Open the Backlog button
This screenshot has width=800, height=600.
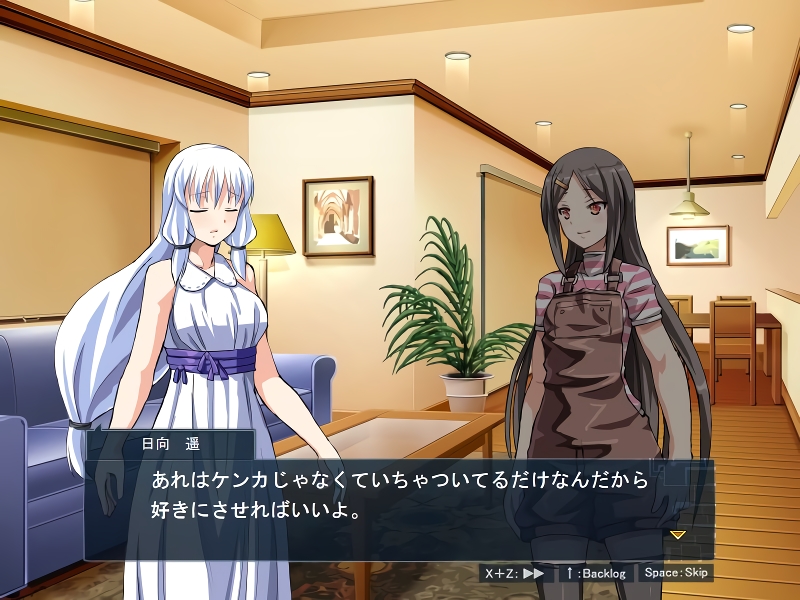(595, 573)
